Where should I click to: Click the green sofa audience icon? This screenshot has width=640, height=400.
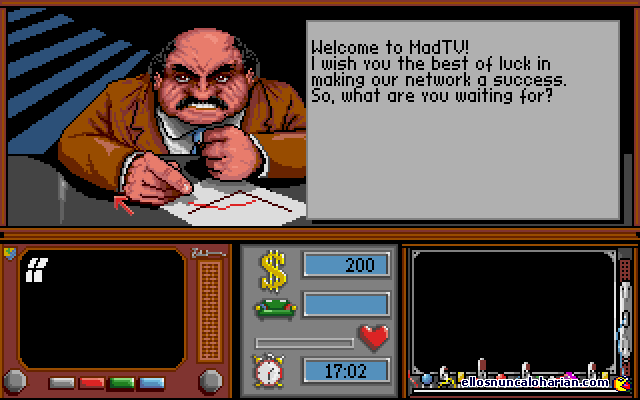[272, 306]
